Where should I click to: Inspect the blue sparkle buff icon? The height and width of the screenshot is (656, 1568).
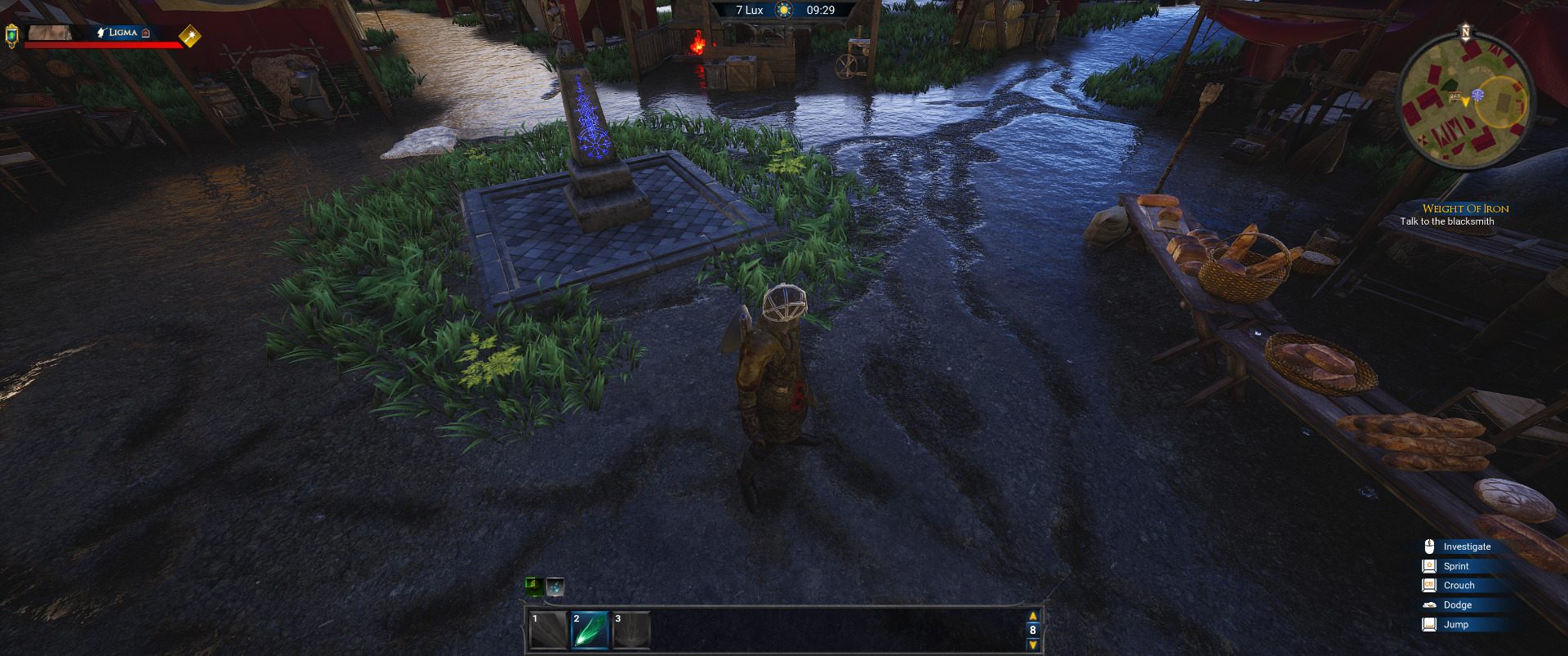[x=555, y=586]
